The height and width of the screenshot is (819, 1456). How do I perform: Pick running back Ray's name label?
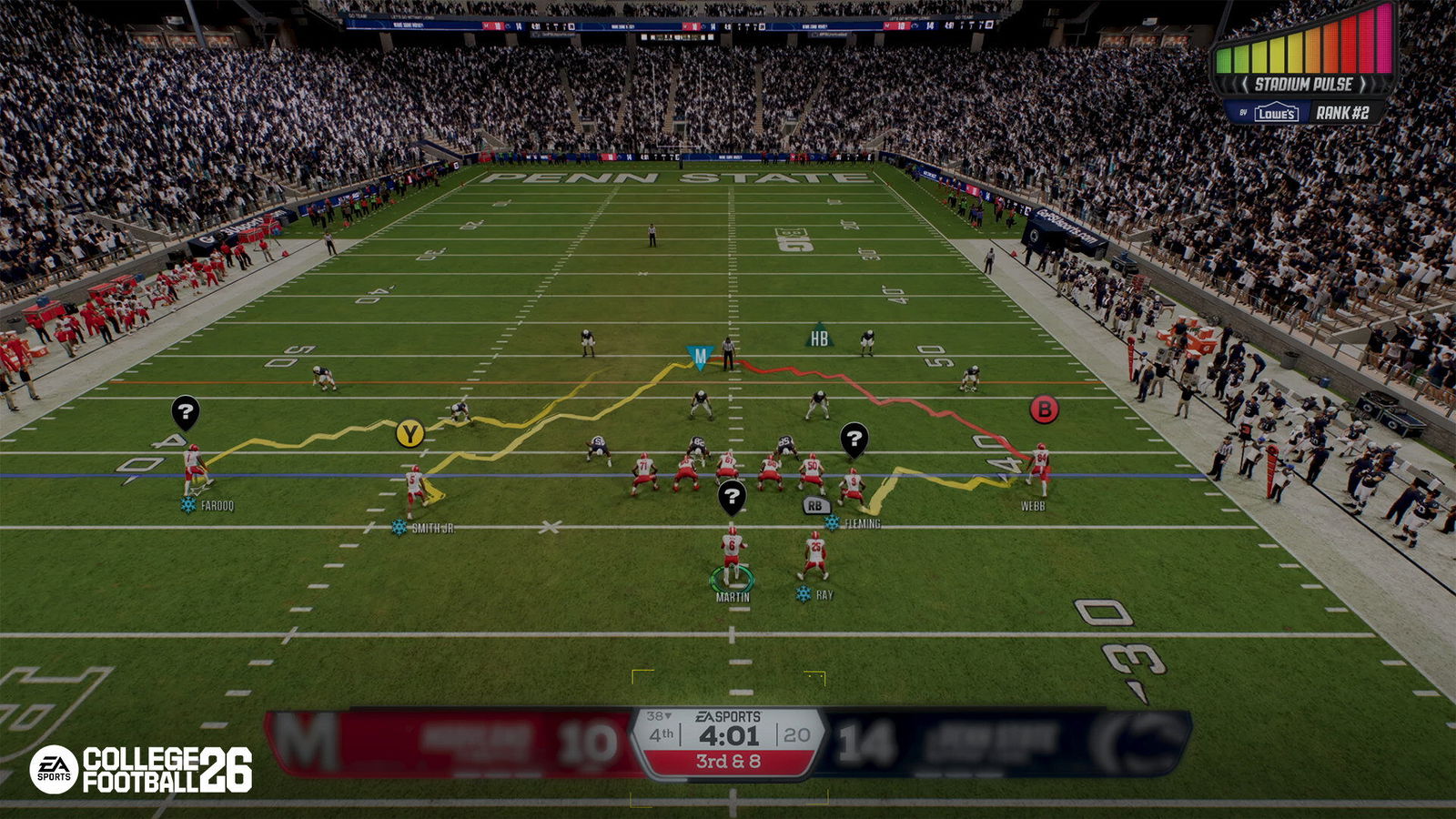tap(824, 595)
